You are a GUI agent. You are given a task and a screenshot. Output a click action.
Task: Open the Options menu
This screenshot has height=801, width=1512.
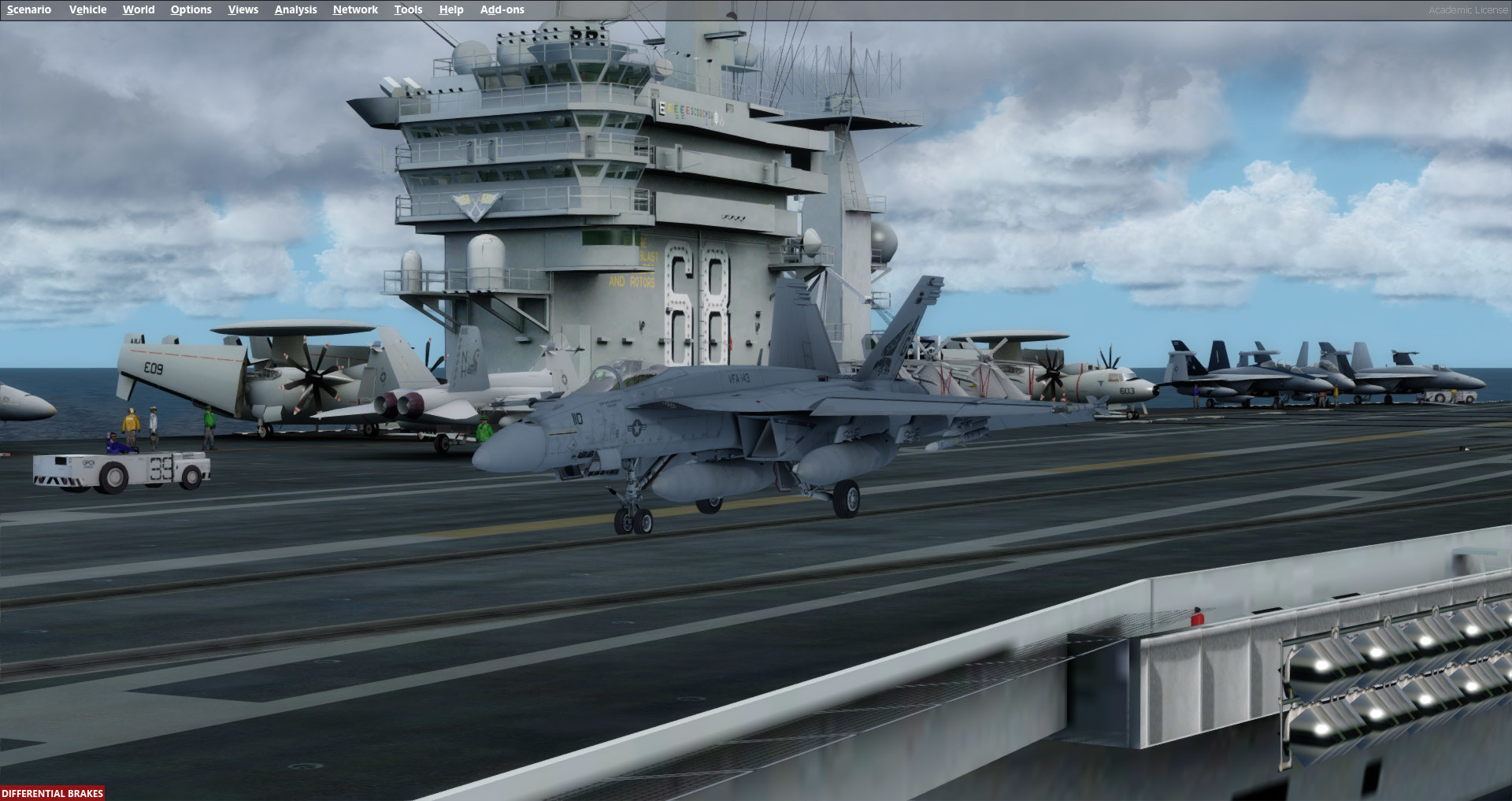pos(191,9)
